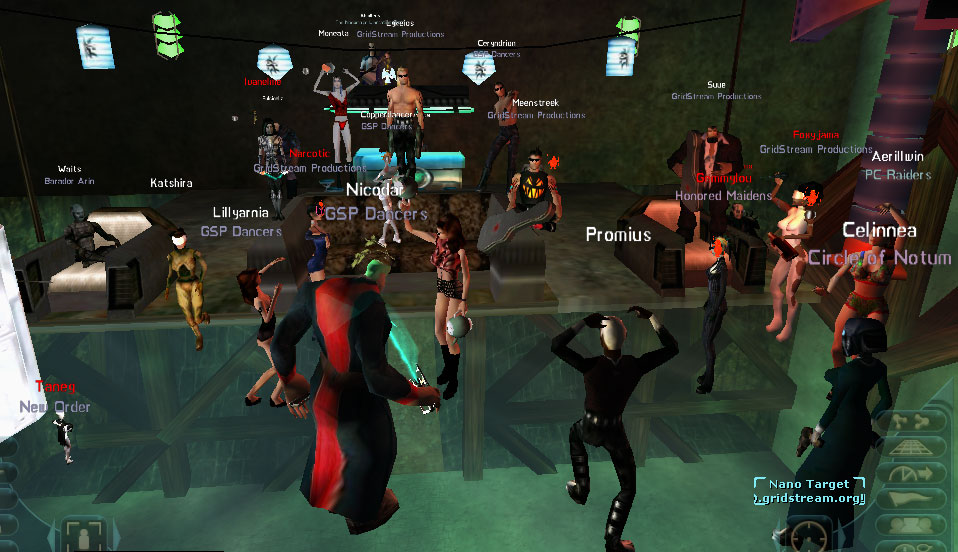Click the Nano Target gridstream.org label
This screenshot has height=552, width=958.
pos(808,491)
